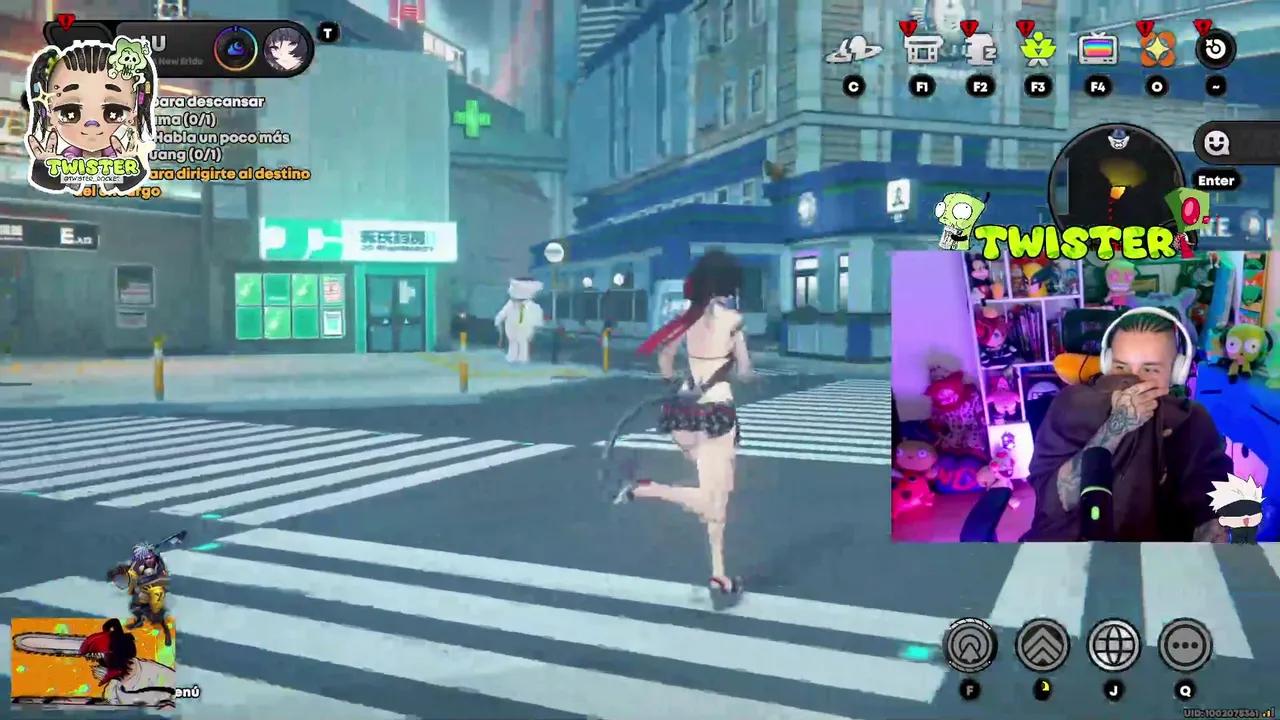Open the green emblem icon menu
The image size is (1280, 720).
click(x=1038, y=49)
